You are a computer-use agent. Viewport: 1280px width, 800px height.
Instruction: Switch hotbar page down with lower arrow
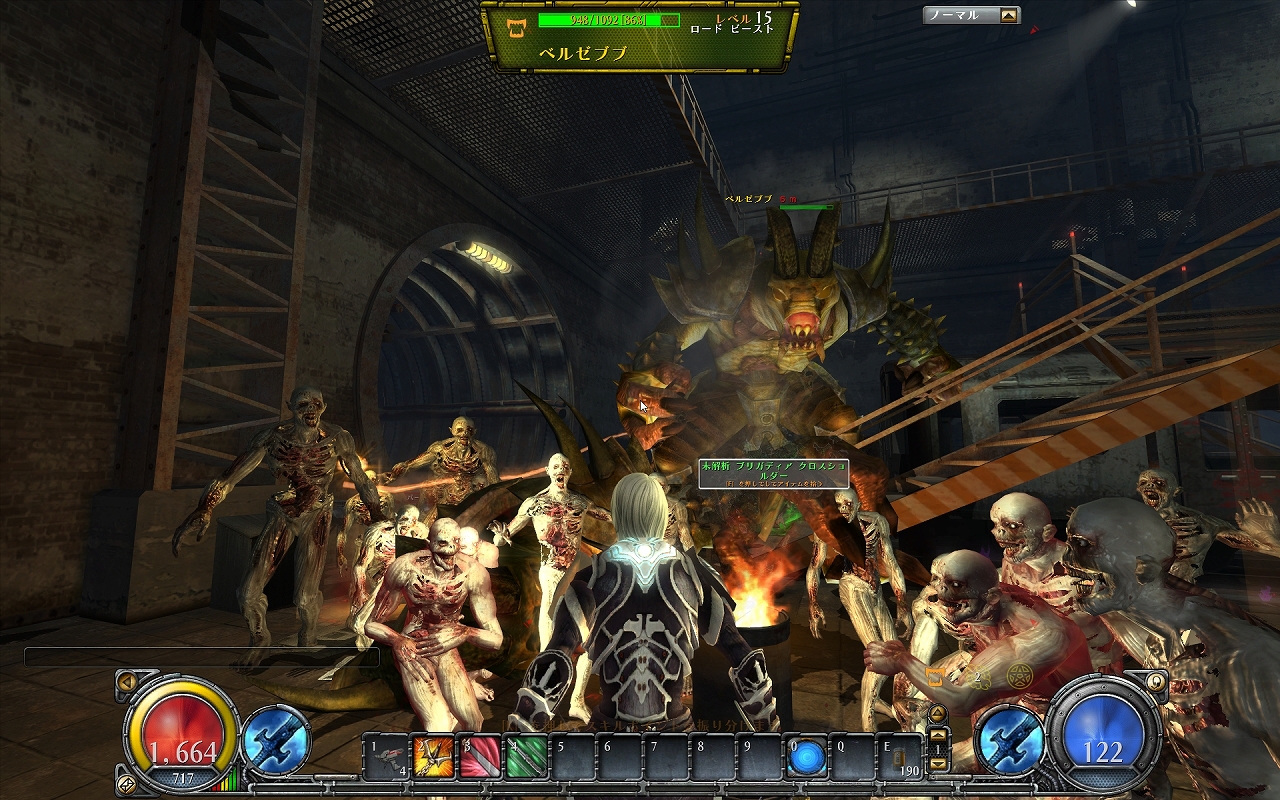(938, 764)
